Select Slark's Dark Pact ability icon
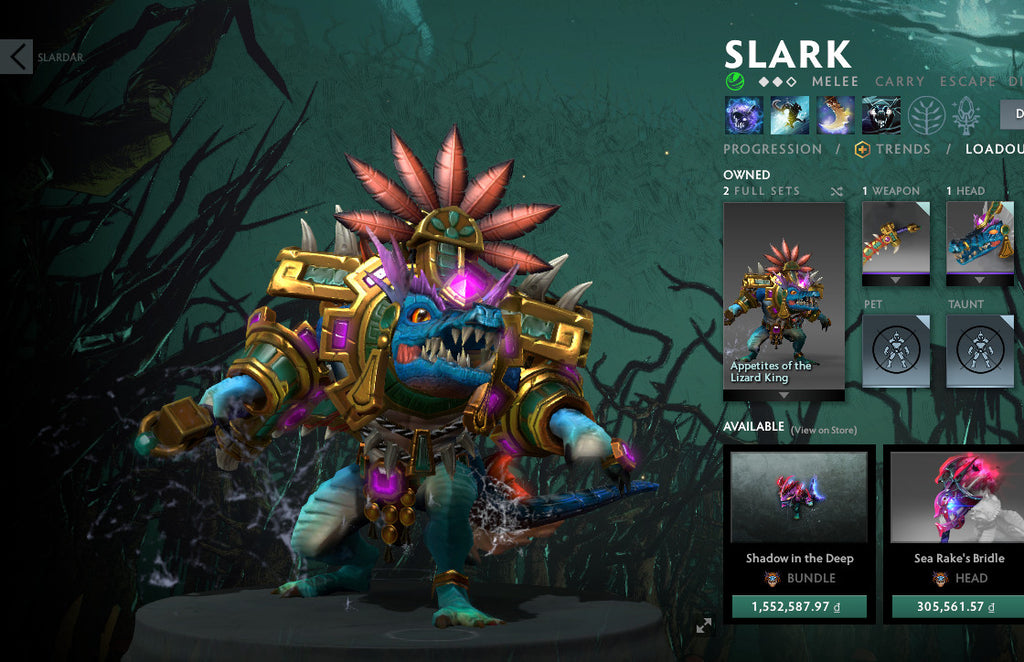Image resolution: width=1024 pixels, height=662 pixels. click(x=744, y=115)
